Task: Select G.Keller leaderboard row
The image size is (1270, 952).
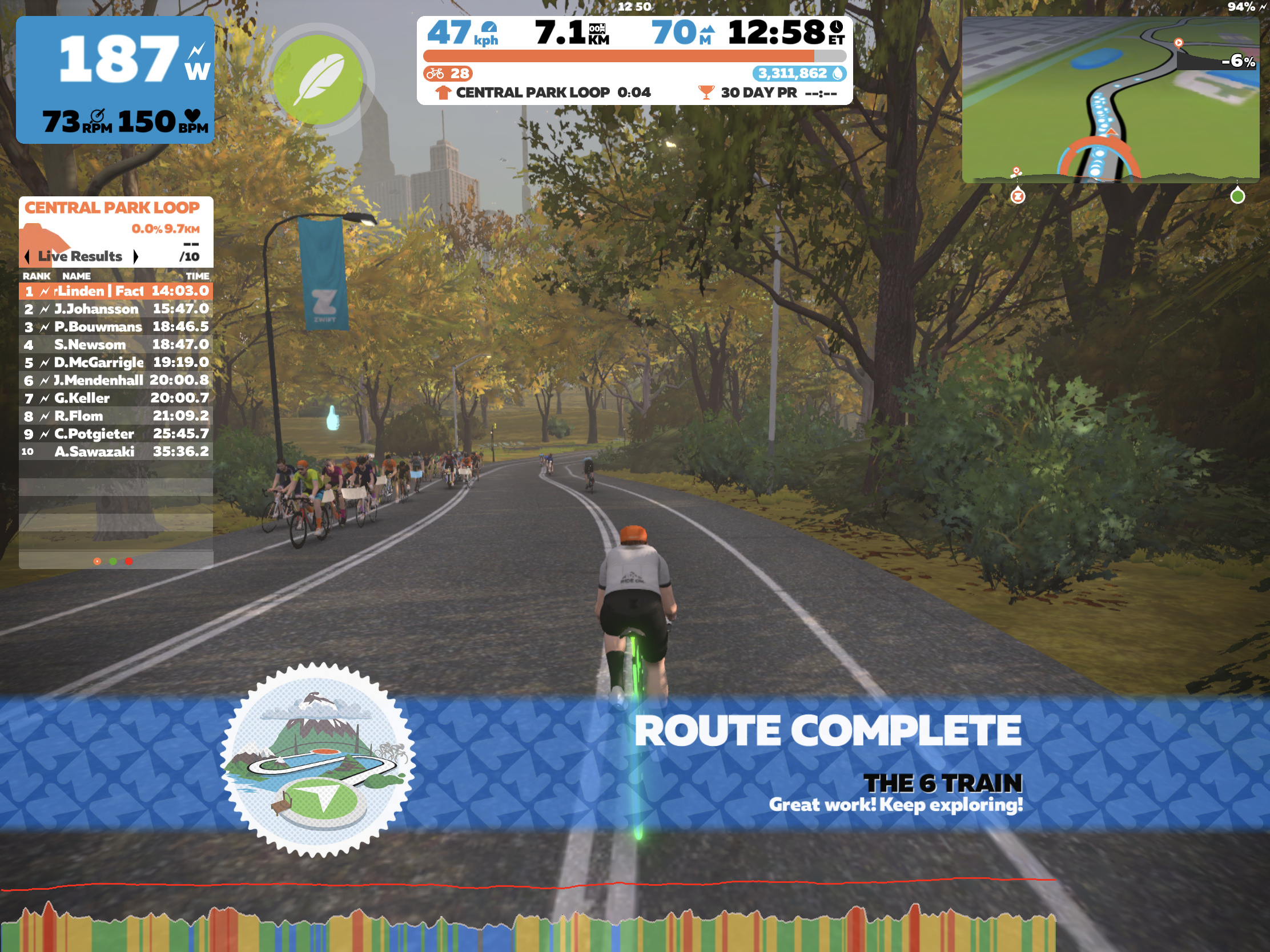Action: (115, 398)
